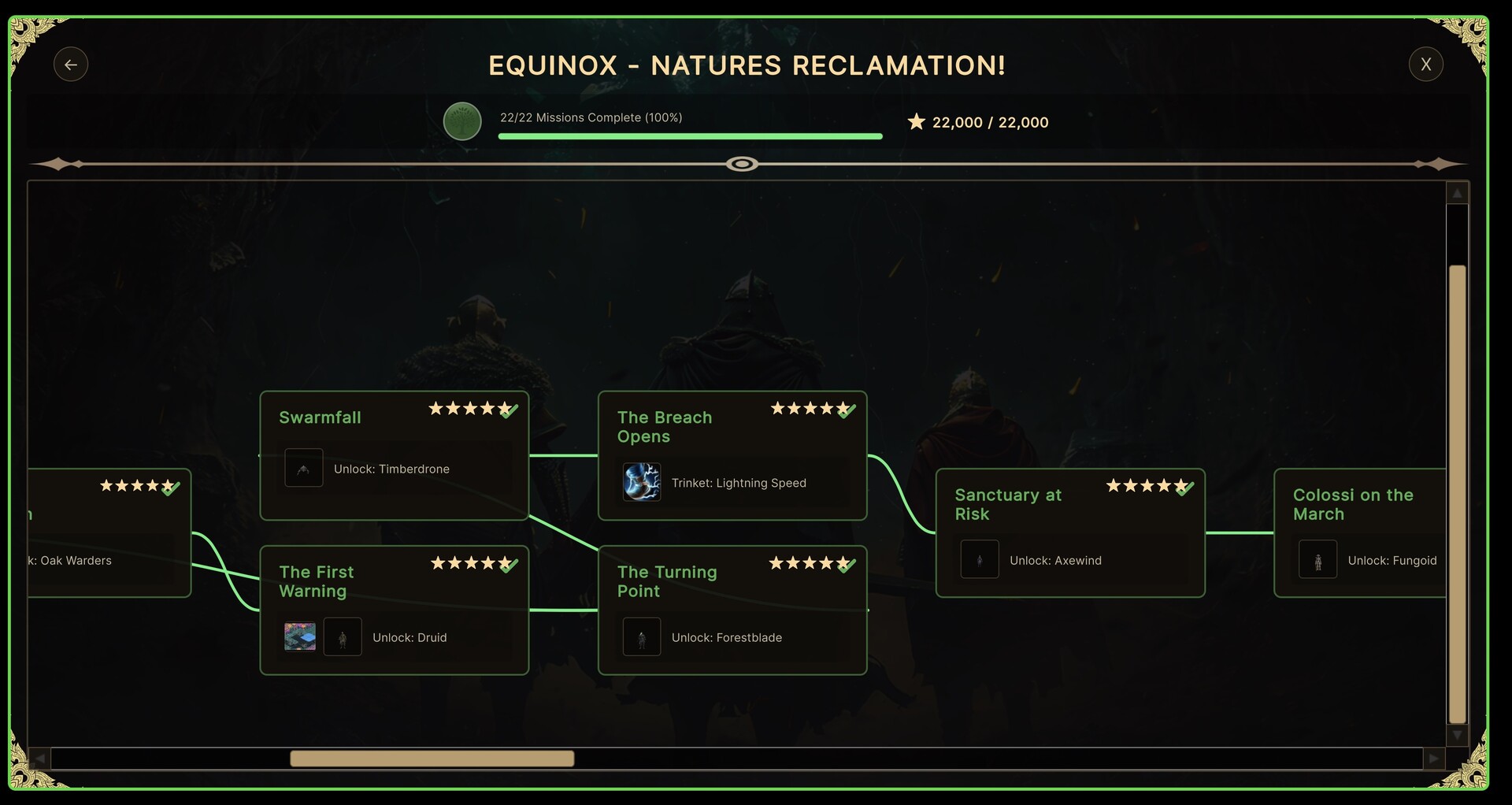The image size is (1512, 805).
Task: Click the Lightning Speed trinket icon
Action: click(643, 482)
